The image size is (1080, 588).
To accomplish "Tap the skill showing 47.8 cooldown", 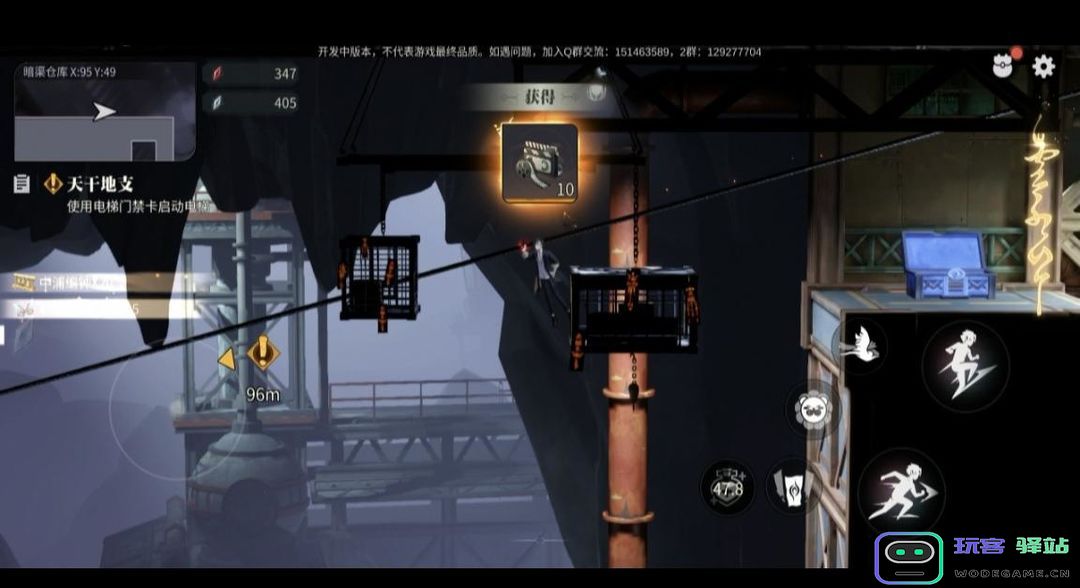I will 727,487.
